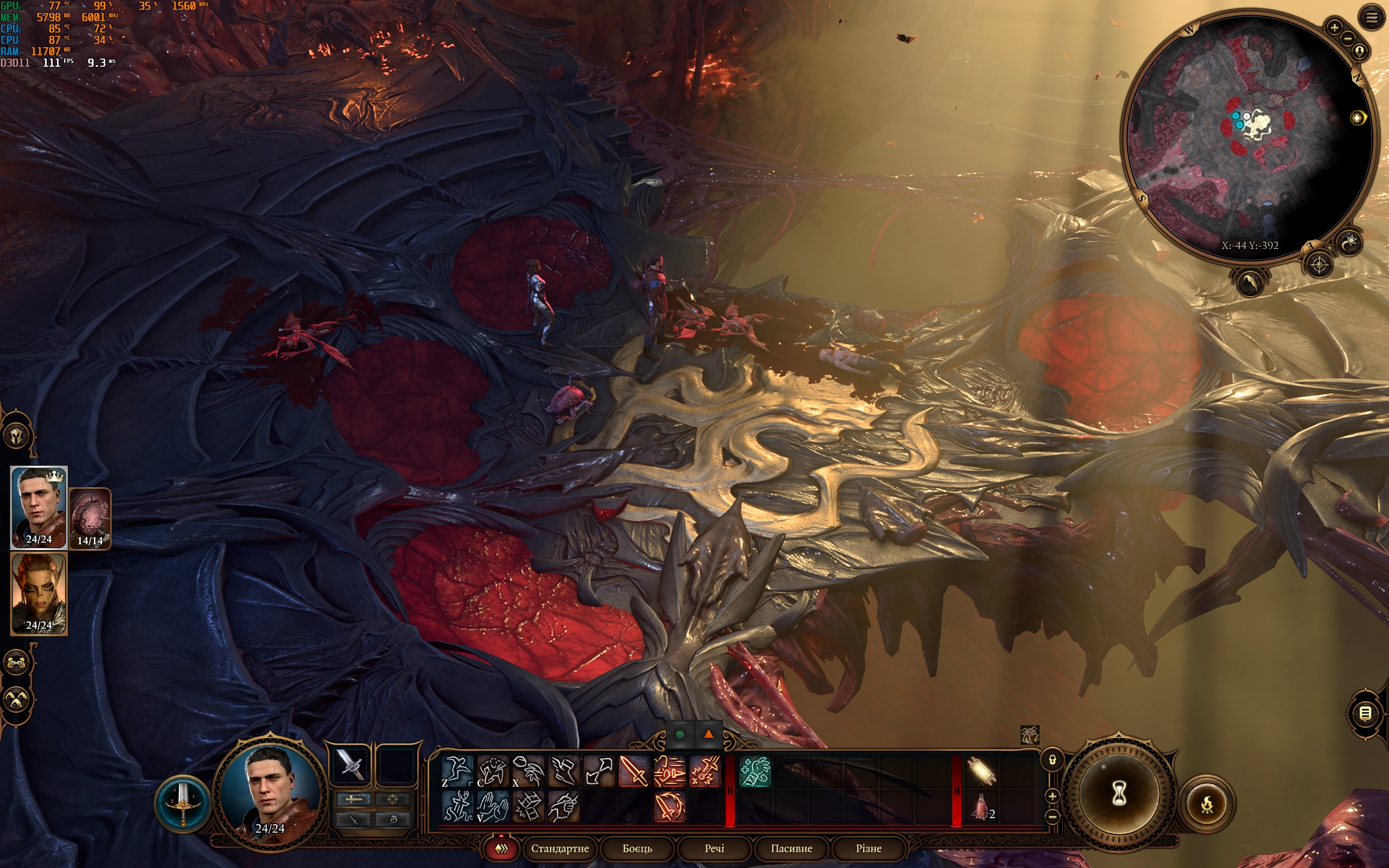Use the scroll item in hotbar
Viewport: 1389px width, 868px height.
981,771
